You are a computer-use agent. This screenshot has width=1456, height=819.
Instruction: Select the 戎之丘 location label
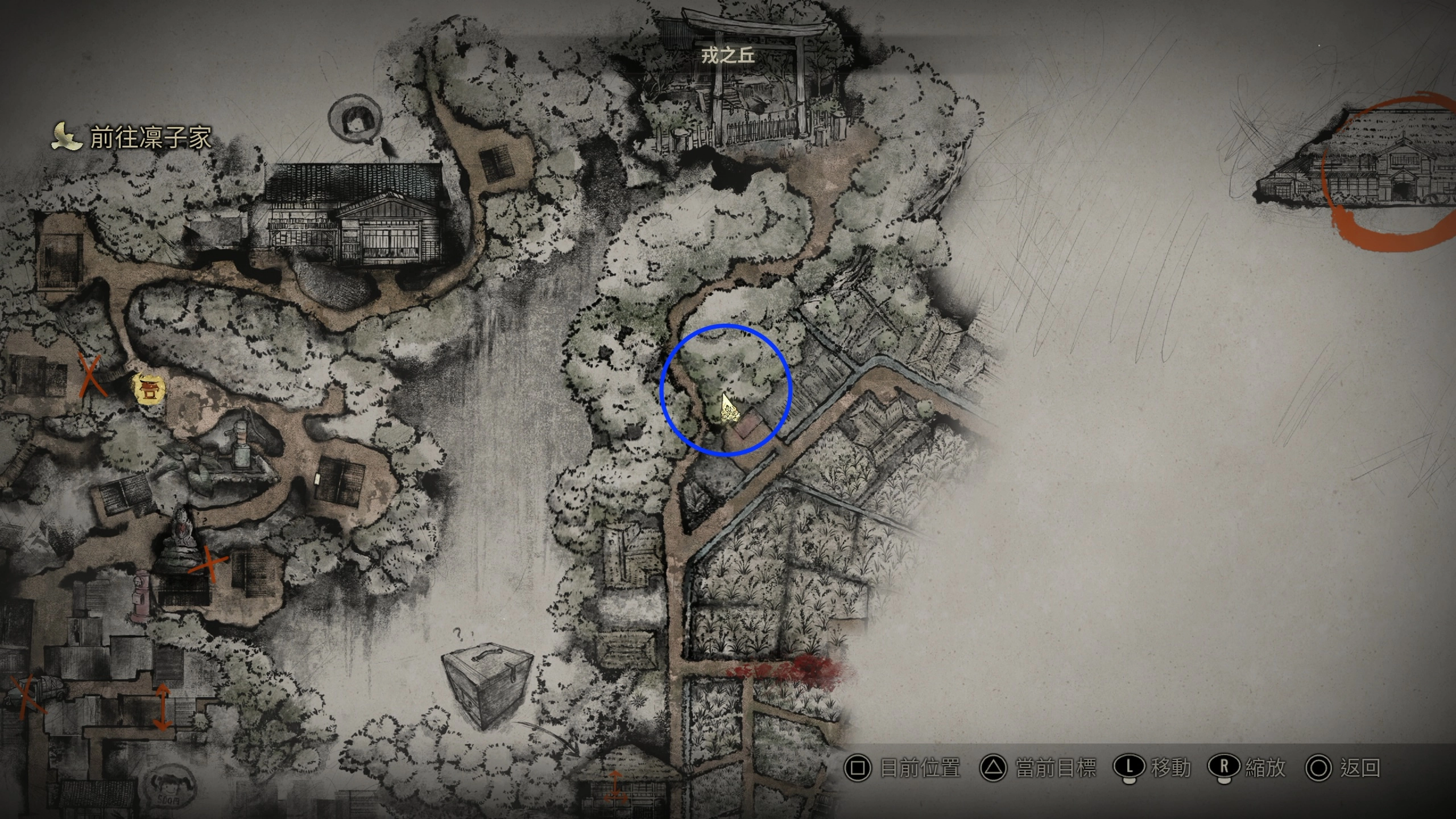pos(727,56)
